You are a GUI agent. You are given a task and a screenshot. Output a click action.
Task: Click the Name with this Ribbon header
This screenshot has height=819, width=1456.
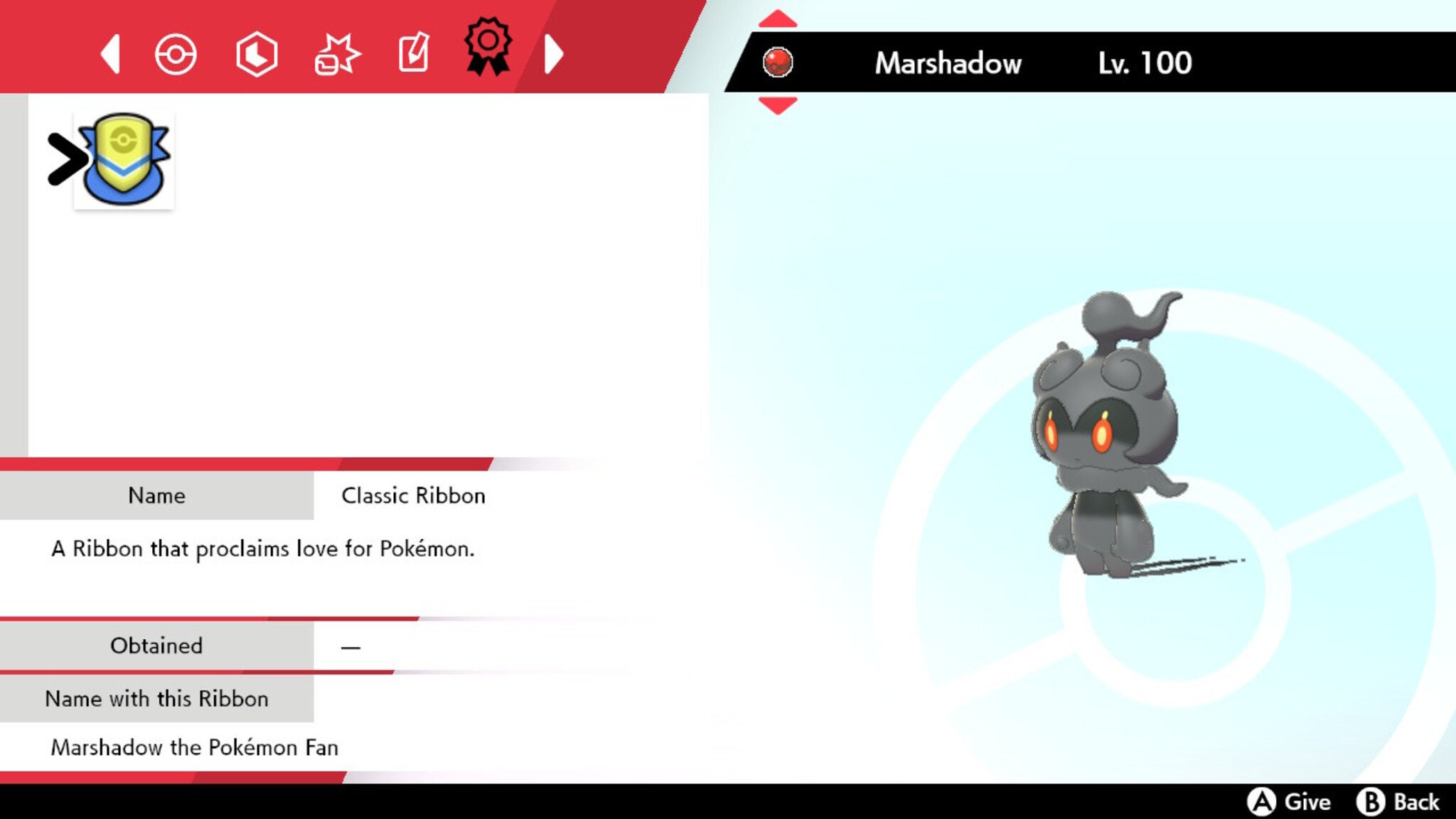(156, 699)
